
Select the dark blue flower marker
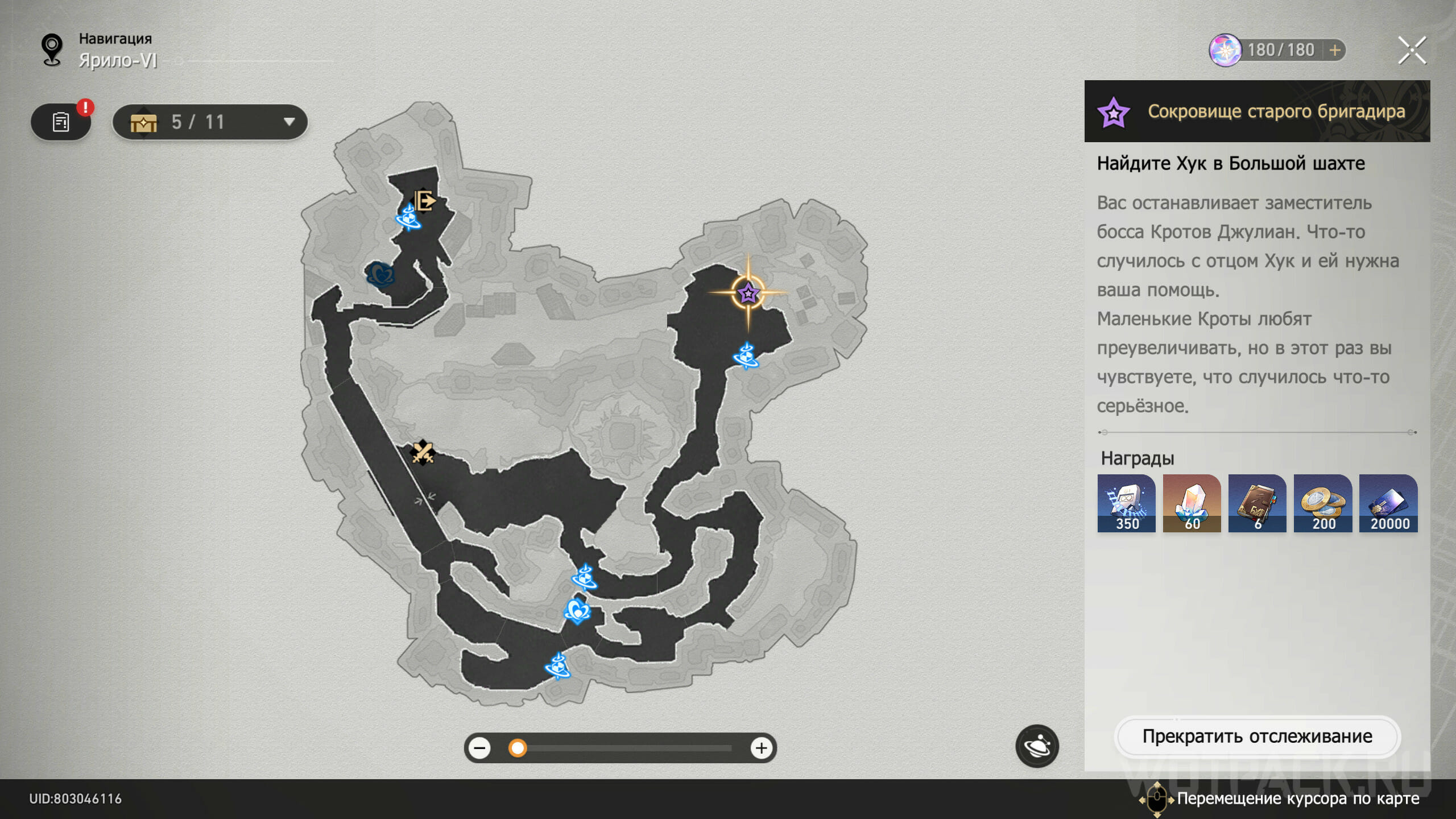coord(380,275)
